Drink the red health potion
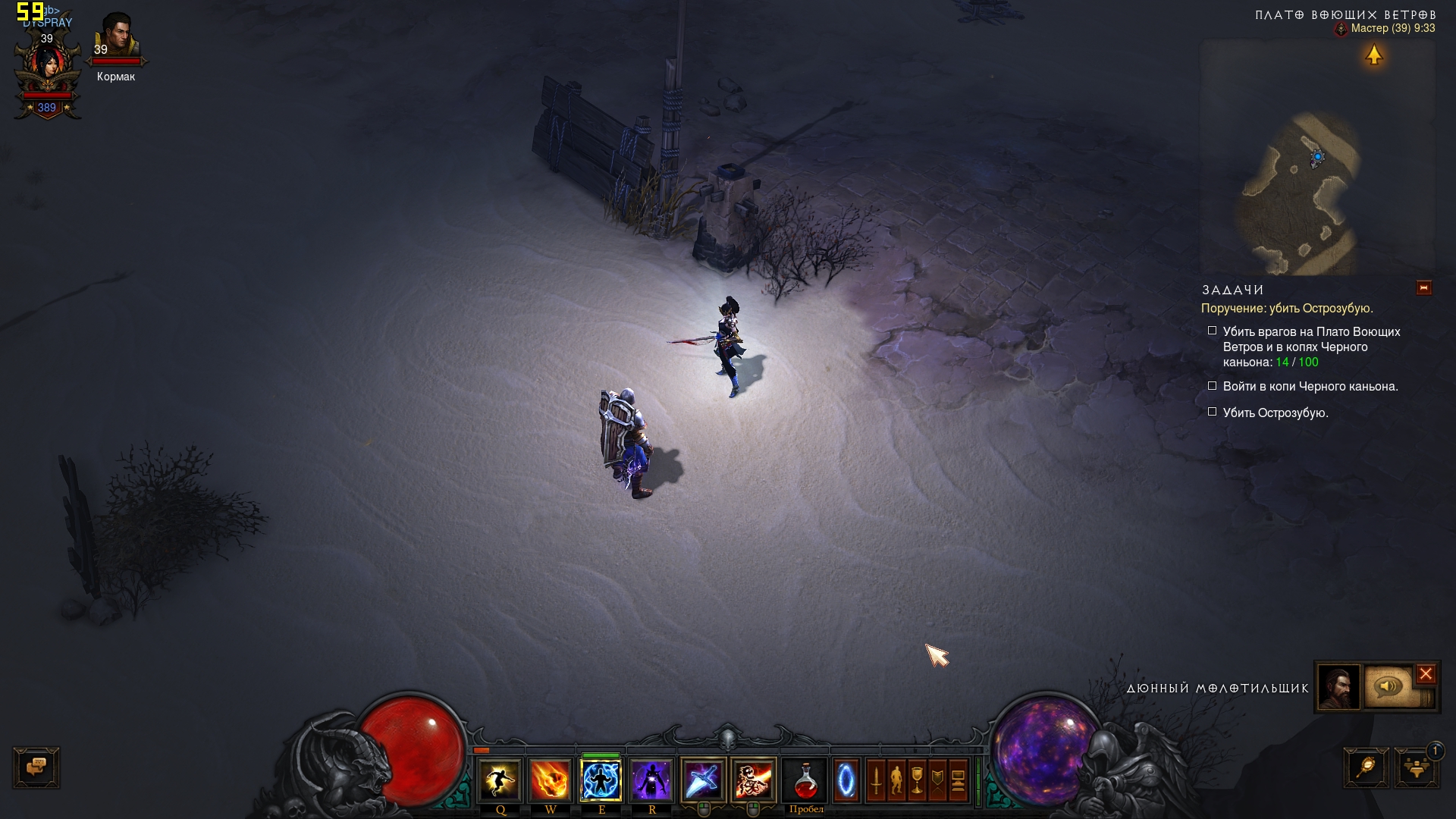The height and width of the screenshot is (819, 1456). coord(805,780)
